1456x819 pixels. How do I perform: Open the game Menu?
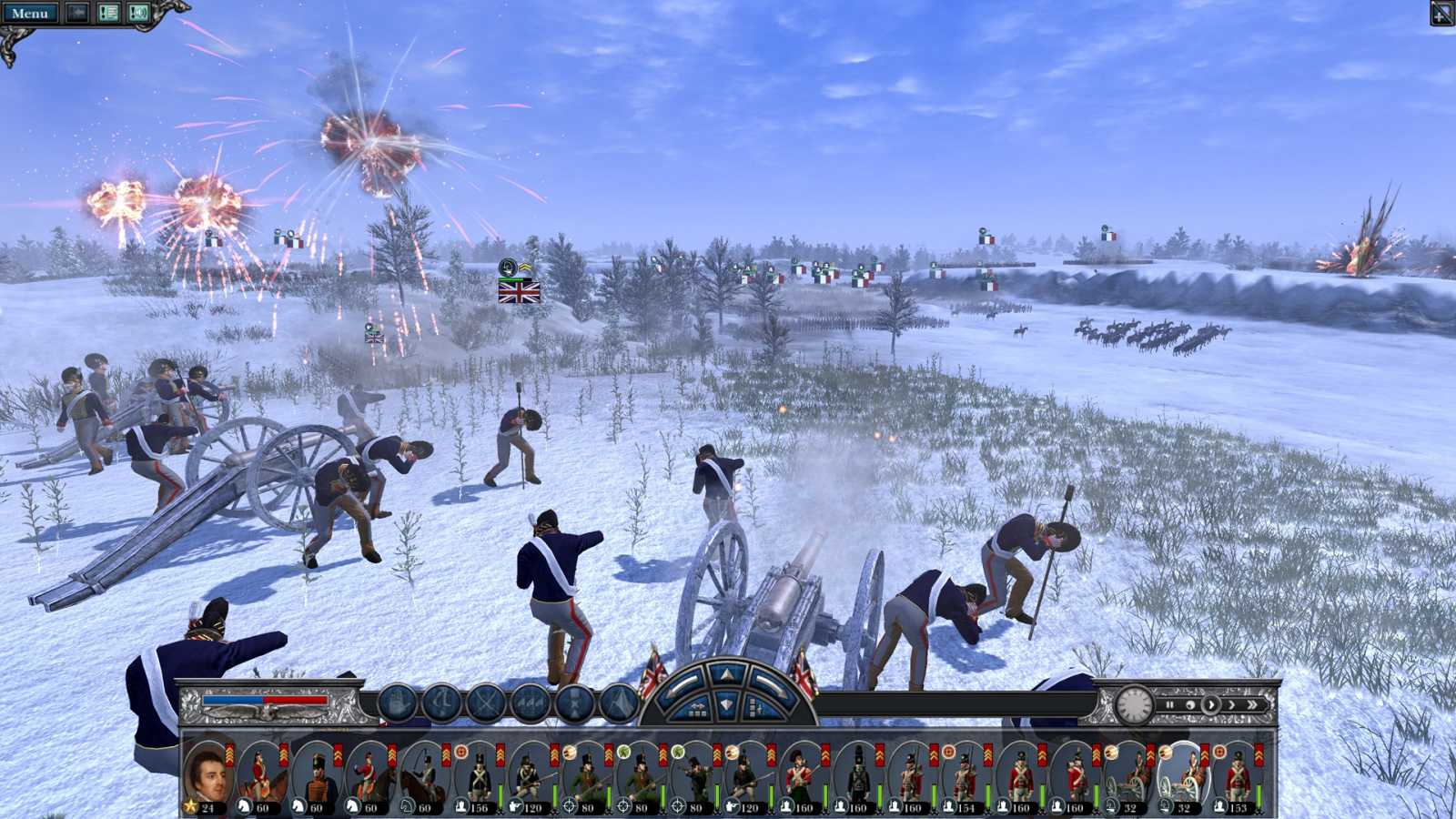click(30, 12)
